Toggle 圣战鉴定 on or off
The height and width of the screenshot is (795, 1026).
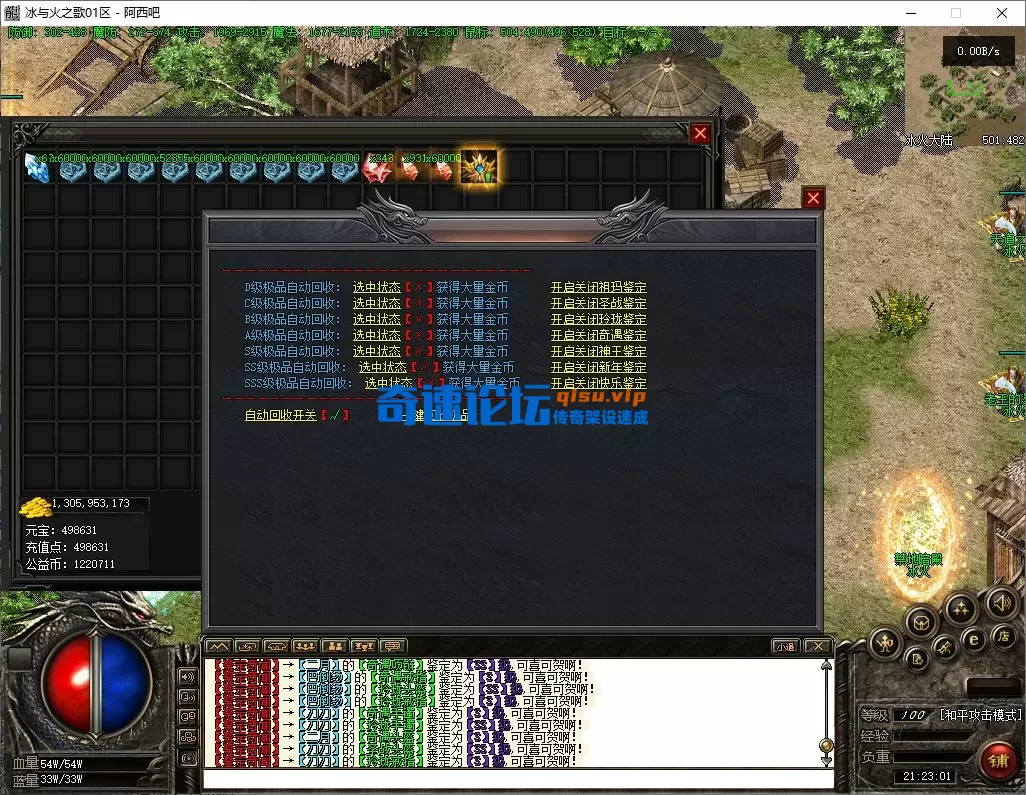598,303
